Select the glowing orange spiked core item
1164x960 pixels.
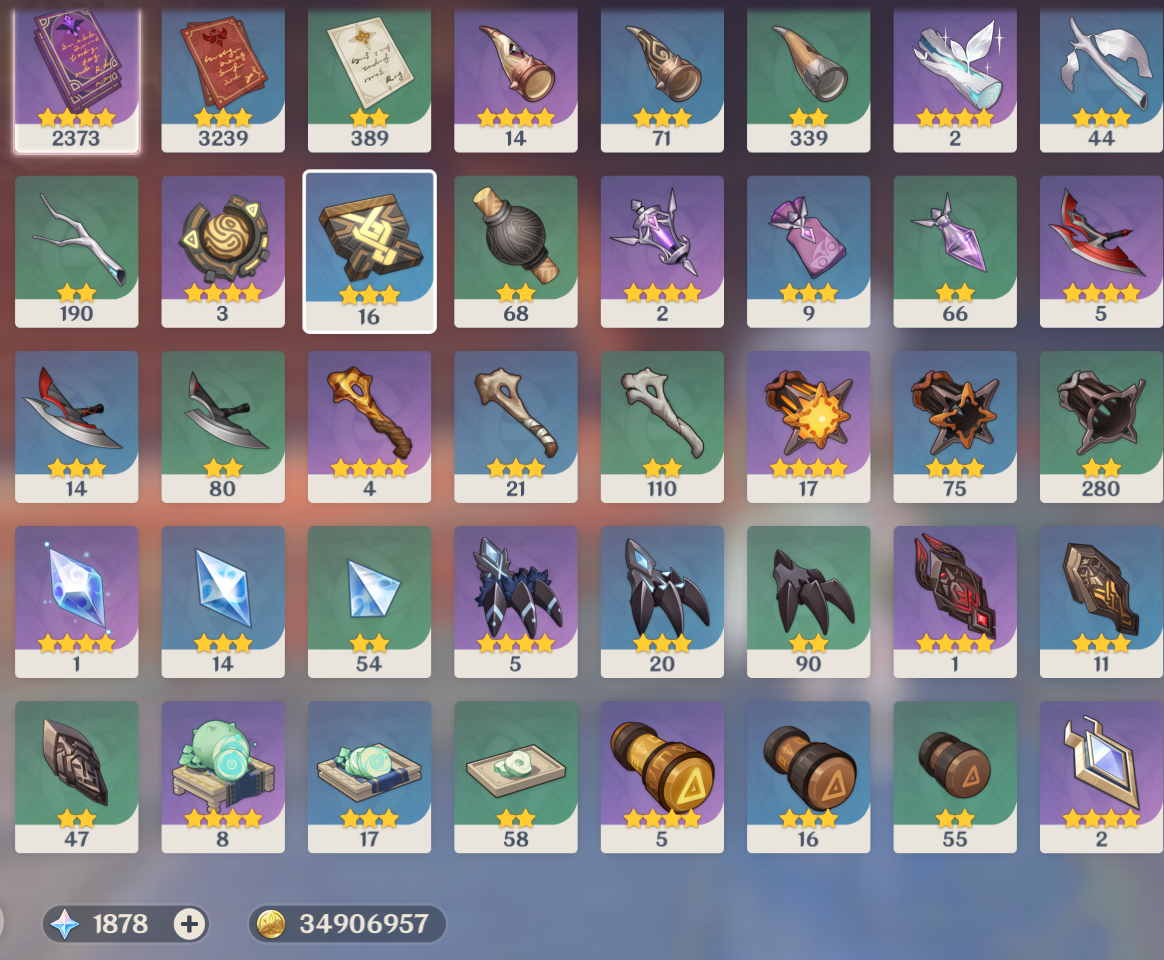[808, 426]
